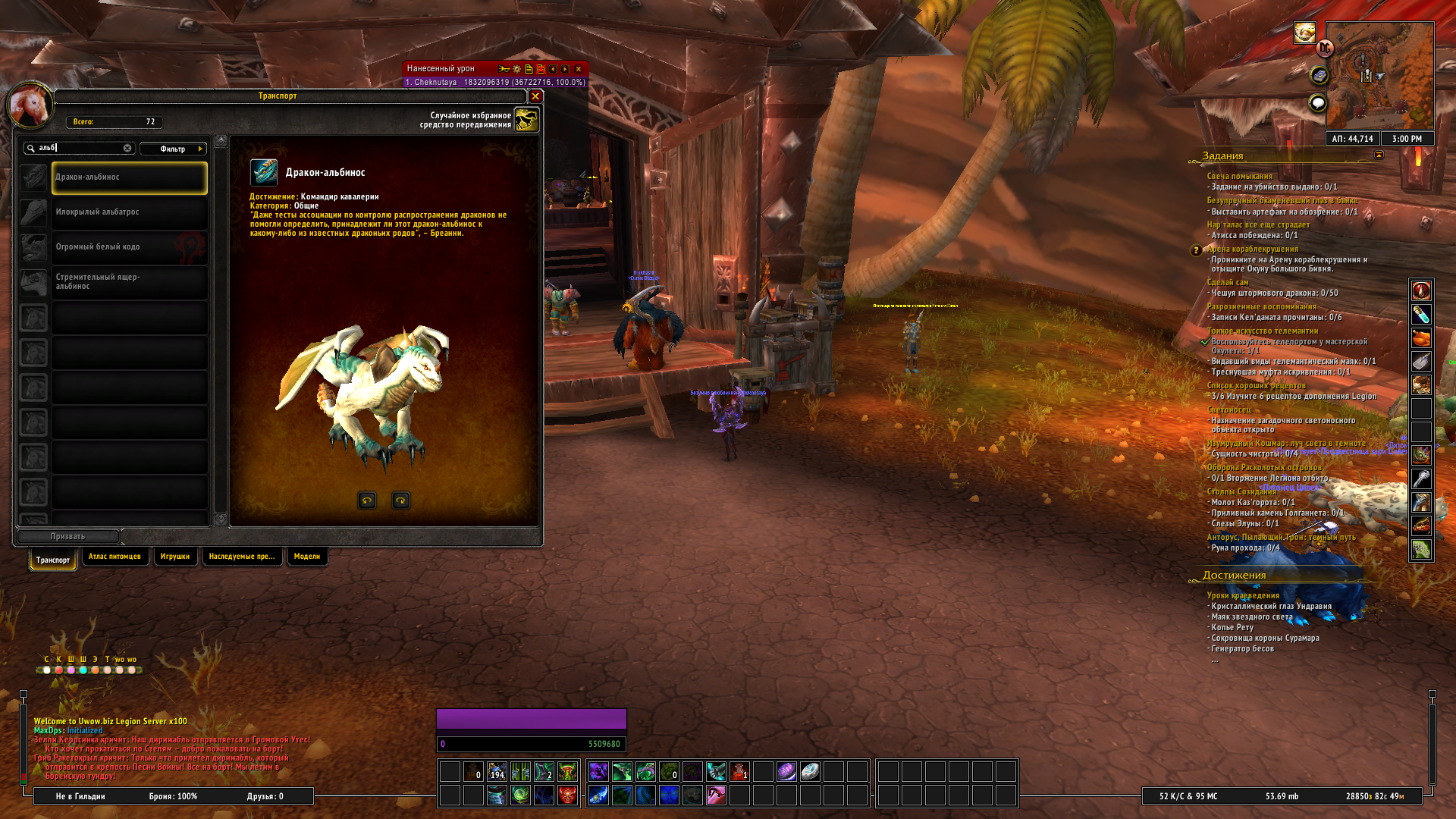
Task: Select Илокрылый альбатрос mount entry
Action: pyautogui.click(x=129, y=212)
